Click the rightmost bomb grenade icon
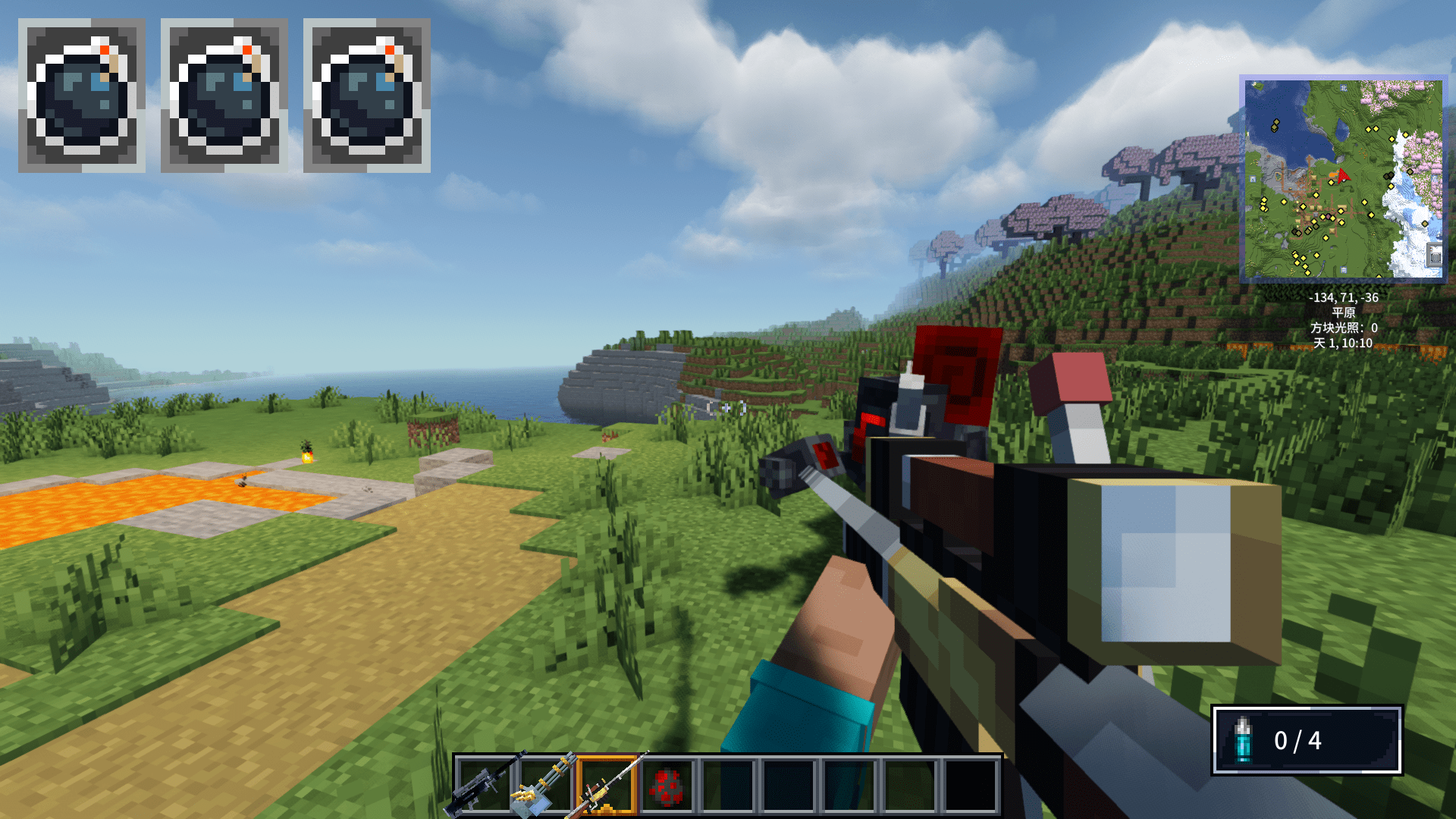Viewport: 1456px width, 819px height. point(368,95)
